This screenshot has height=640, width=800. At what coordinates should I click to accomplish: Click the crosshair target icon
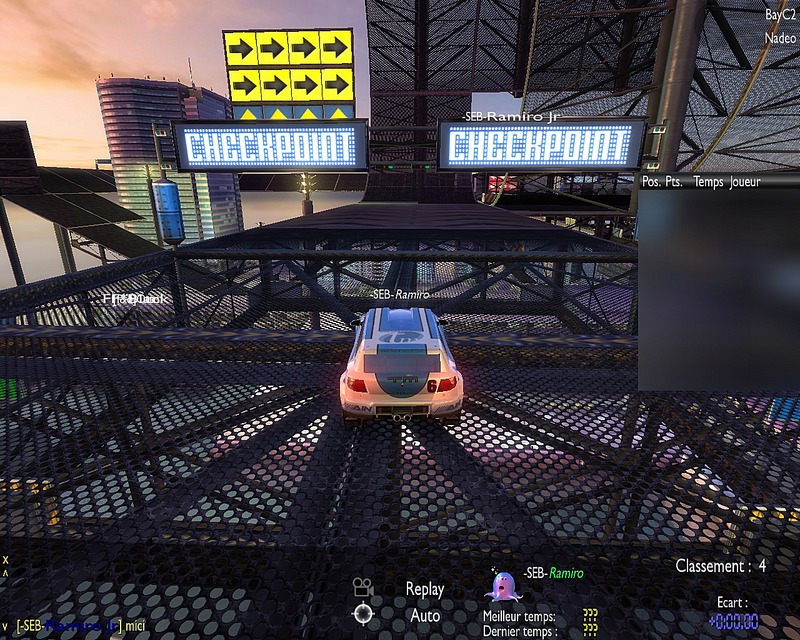point(362,613)
